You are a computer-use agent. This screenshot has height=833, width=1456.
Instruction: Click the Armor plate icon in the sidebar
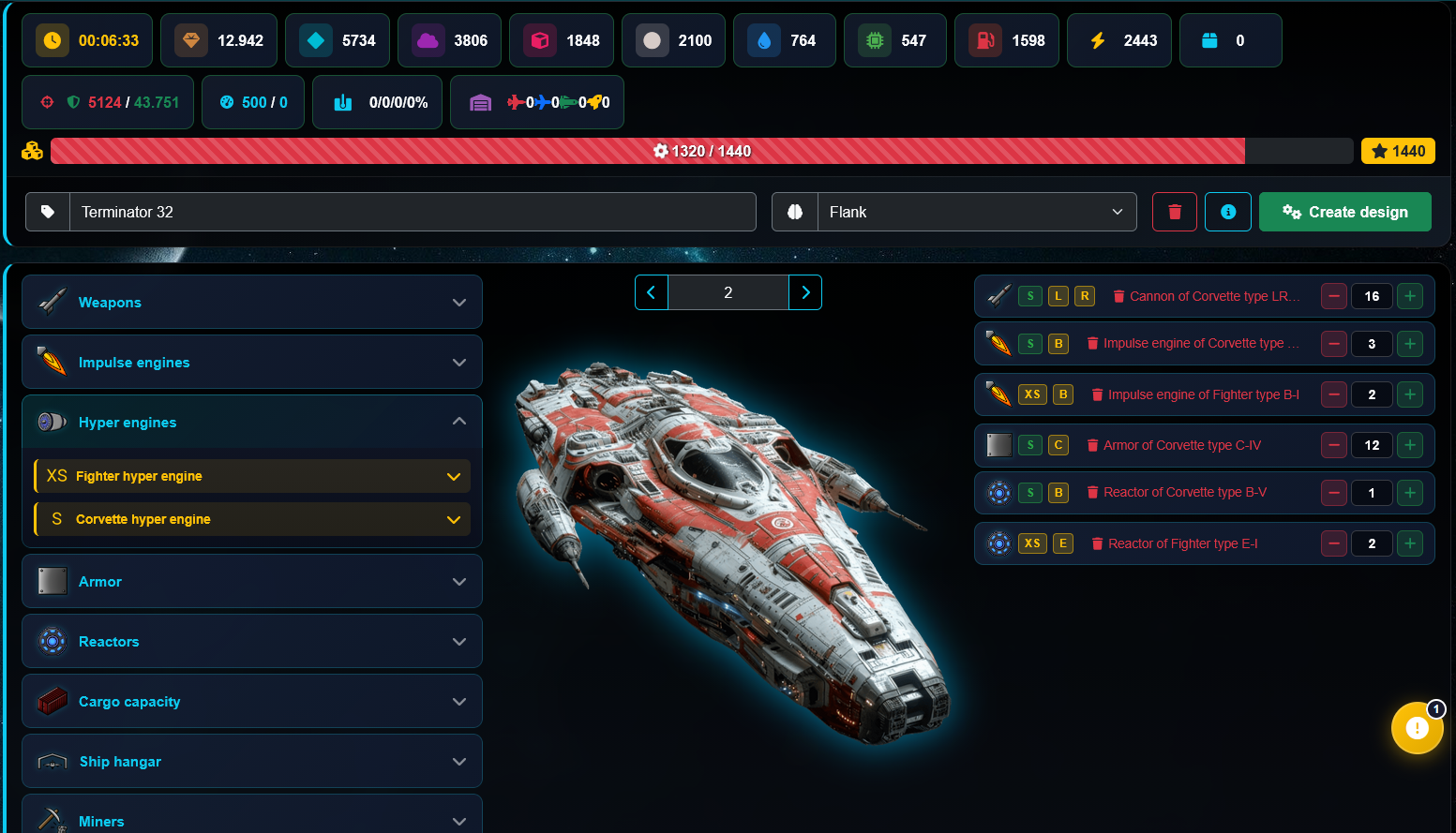(53, 581)
